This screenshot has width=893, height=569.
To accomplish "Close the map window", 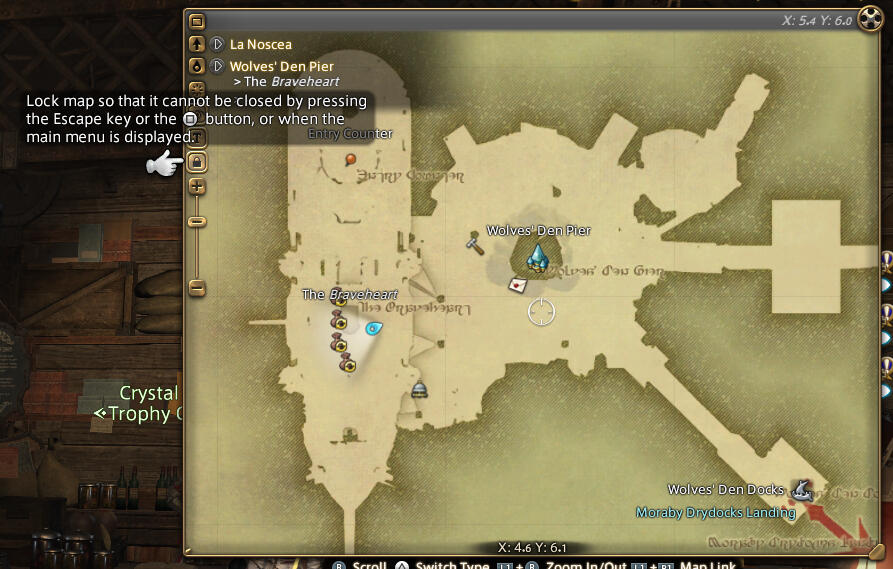I will [868, 21].
